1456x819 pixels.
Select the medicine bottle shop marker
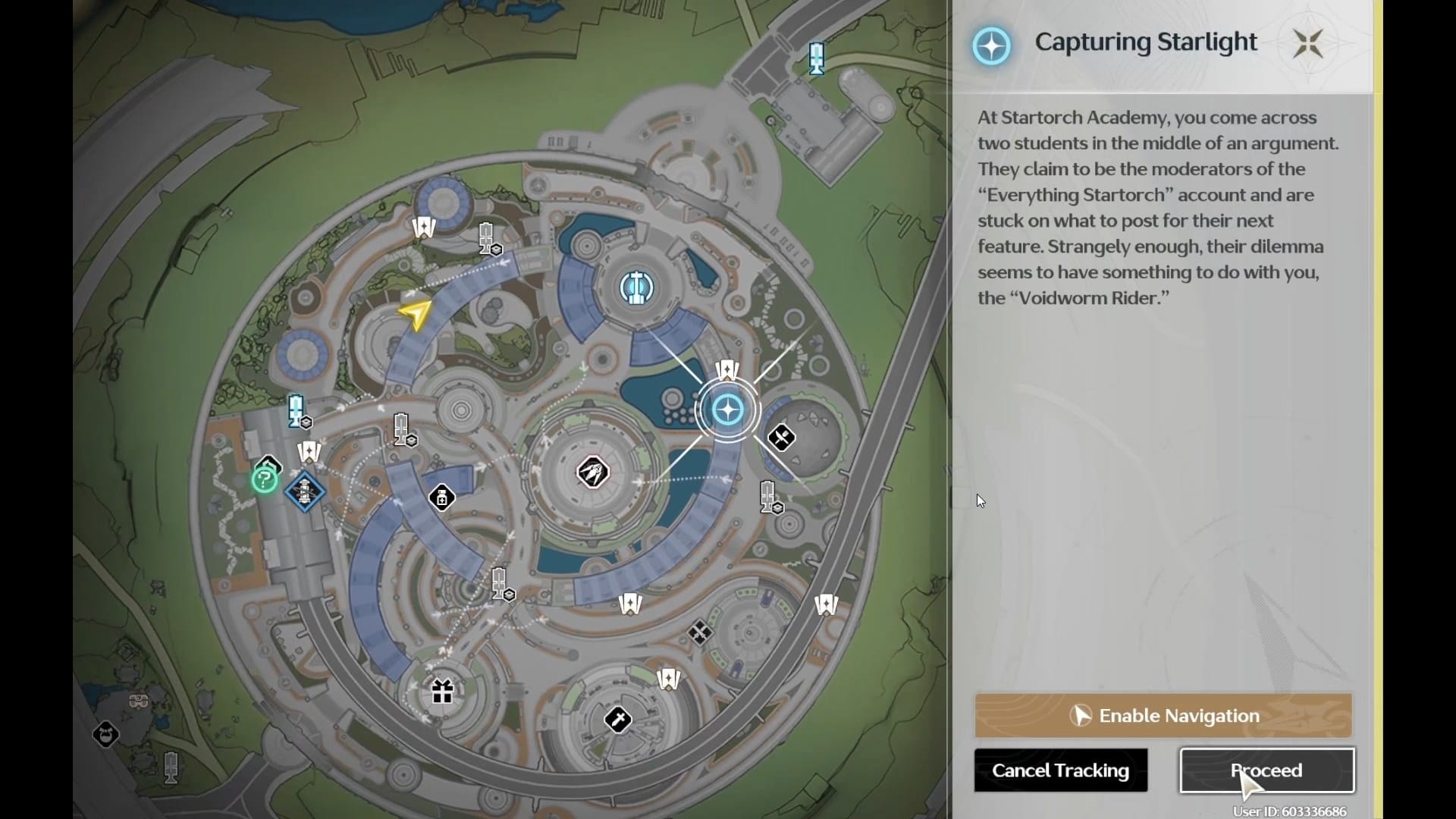coord(441,498)
